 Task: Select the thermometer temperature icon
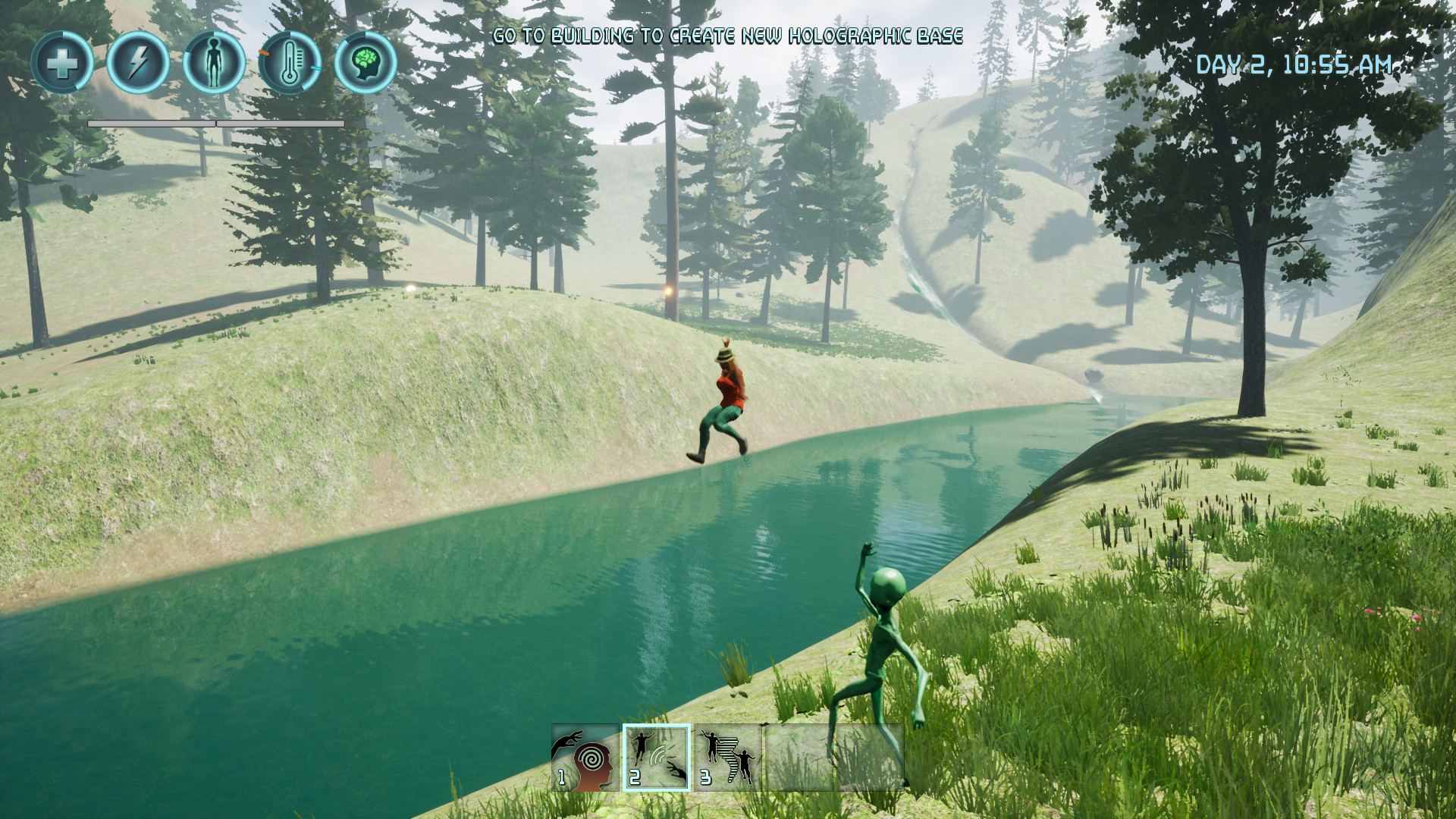pos(290,62)
